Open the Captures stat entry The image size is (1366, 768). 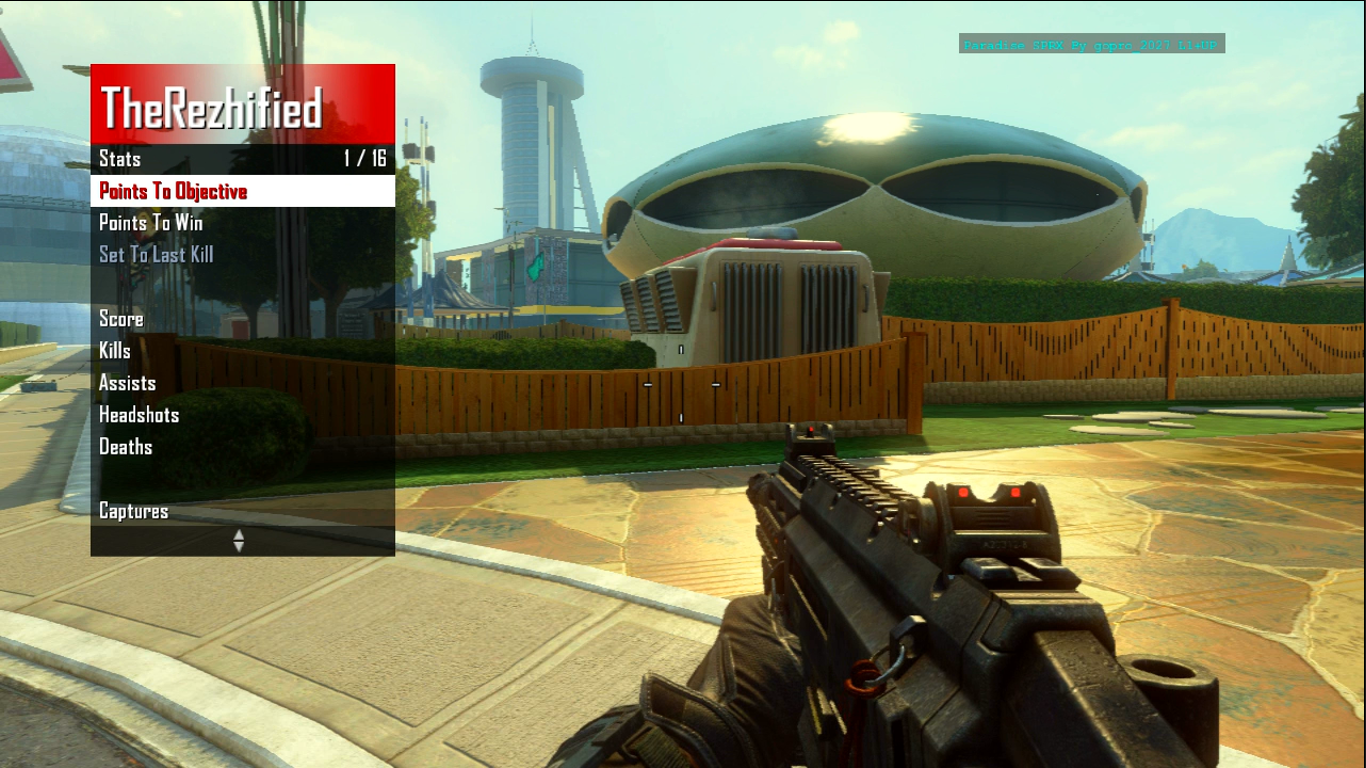pyautogui.click(x=134, y=511)
